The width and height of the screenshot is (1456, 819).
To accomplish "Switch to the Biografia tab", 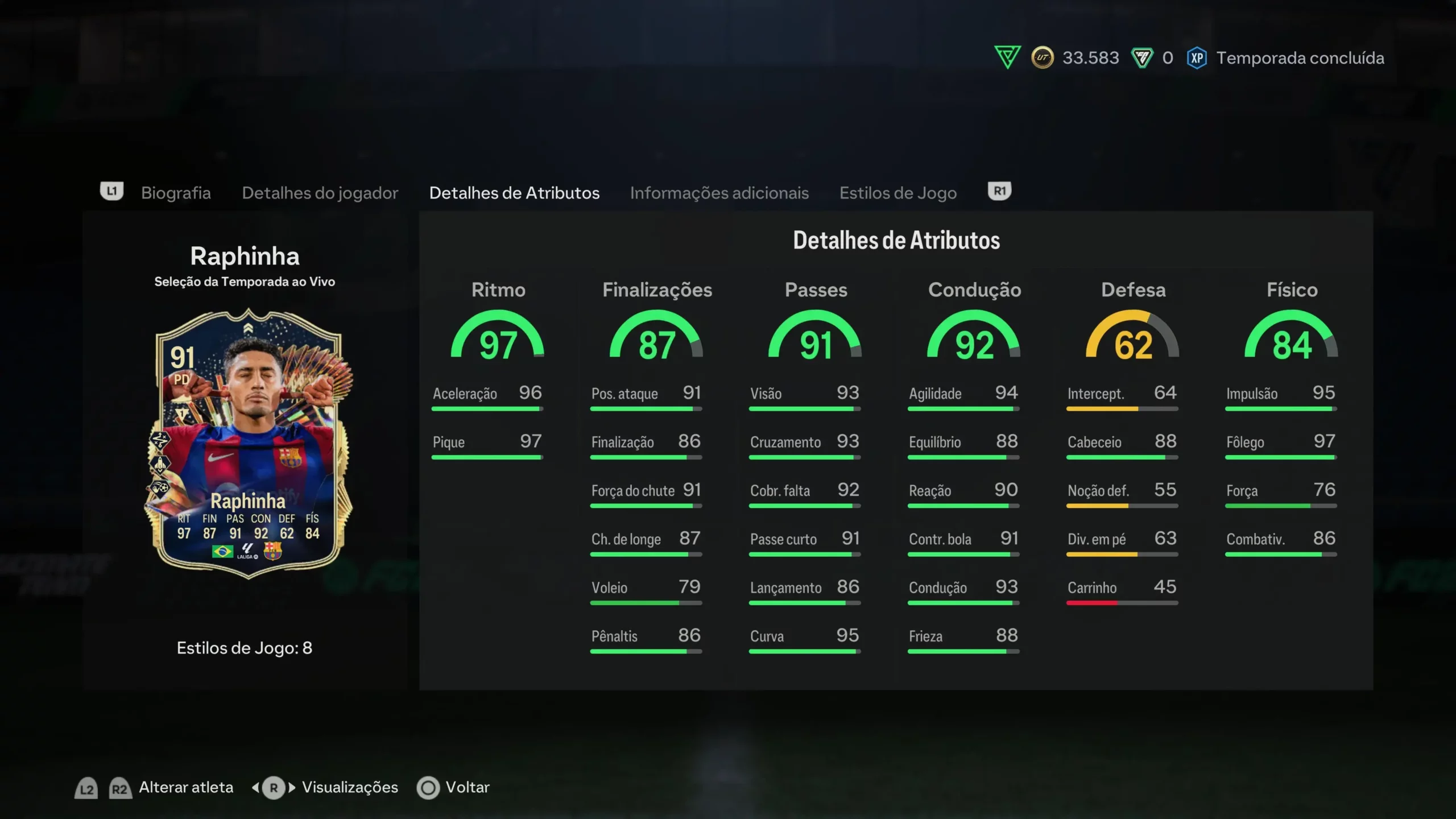I will [176, 193].
